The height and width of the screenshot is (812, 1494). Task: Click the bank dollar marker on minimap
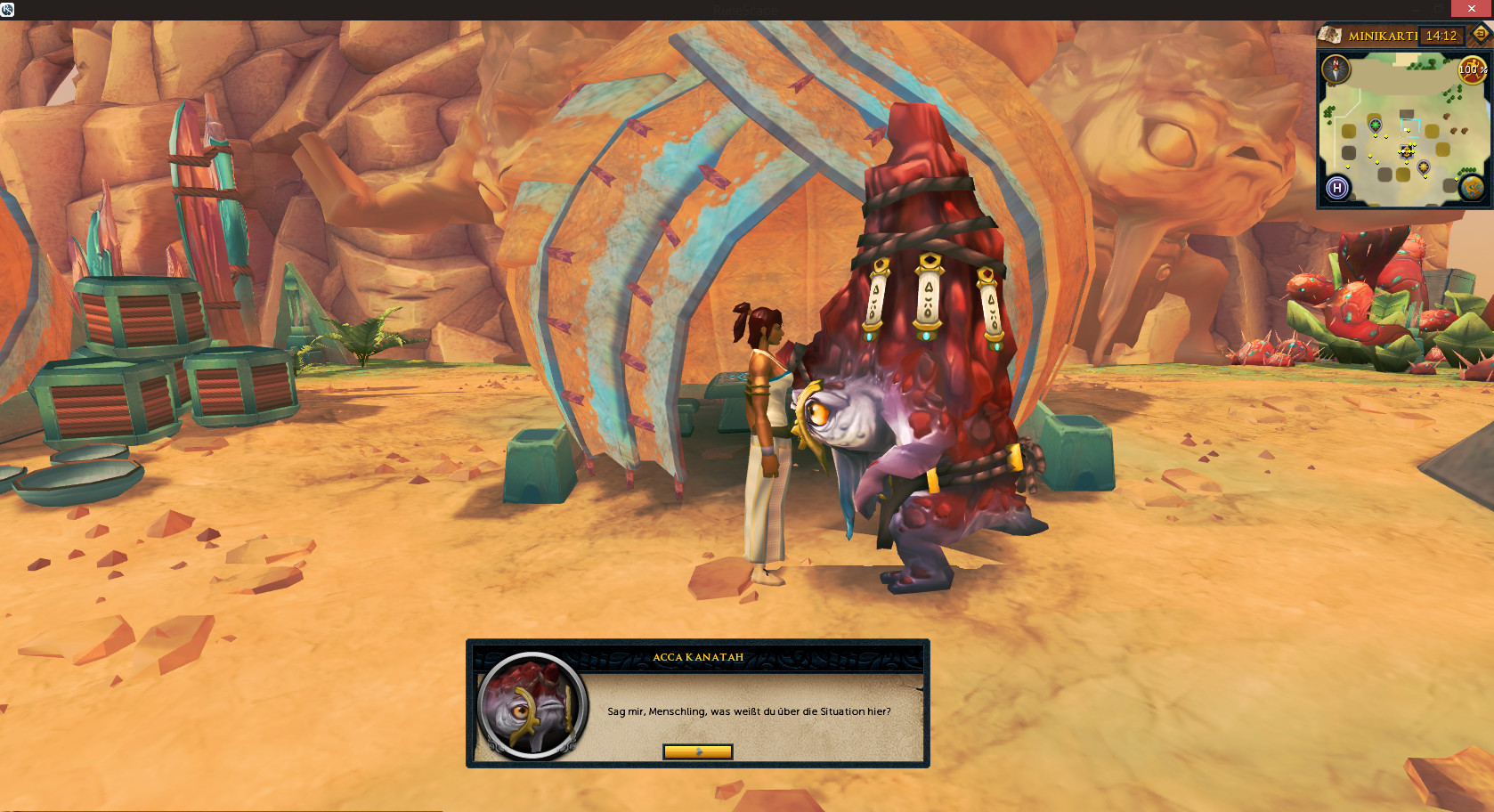[1406, 150]
